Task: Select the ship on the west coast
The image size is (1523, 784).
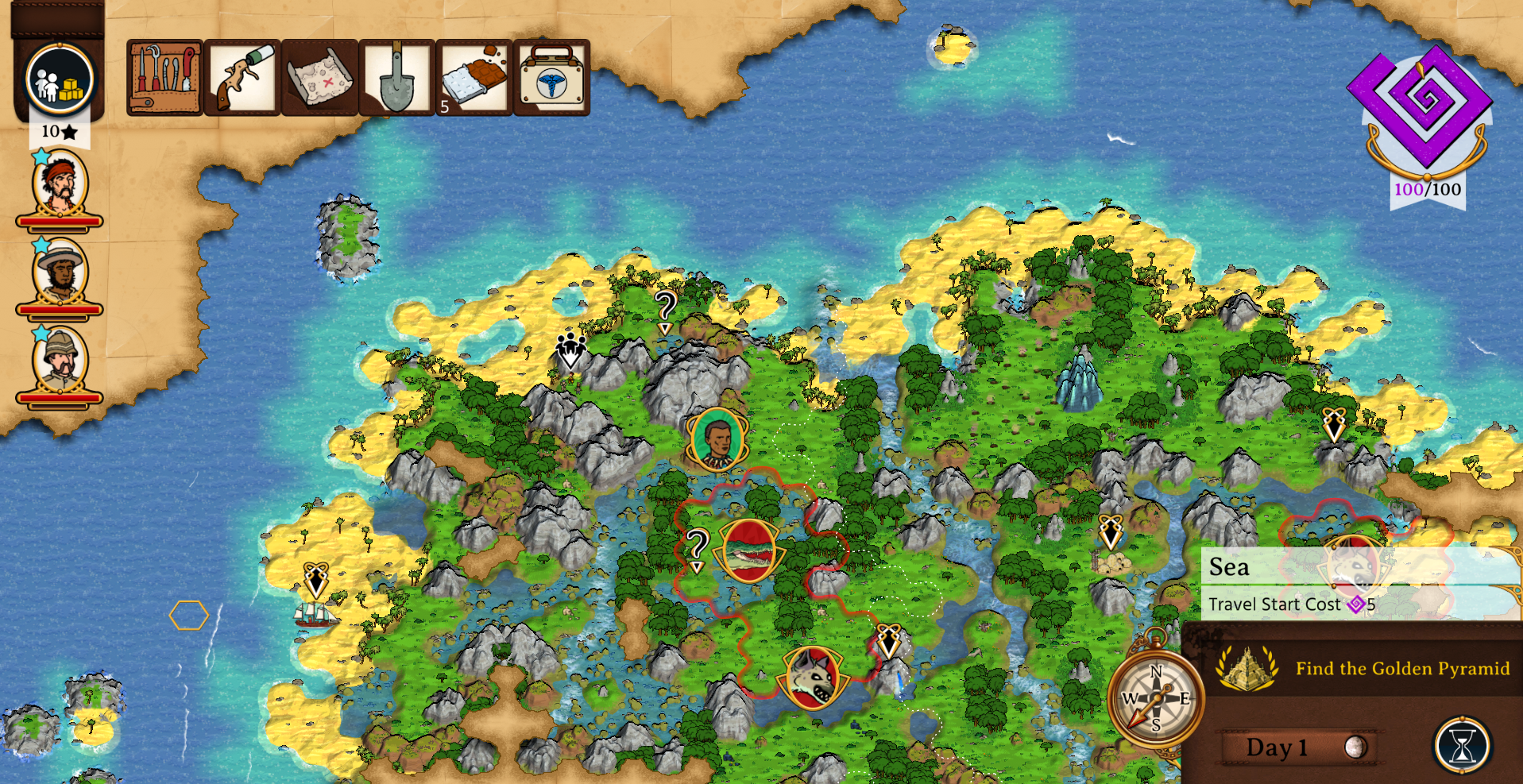Action: [x=315, y=614]
